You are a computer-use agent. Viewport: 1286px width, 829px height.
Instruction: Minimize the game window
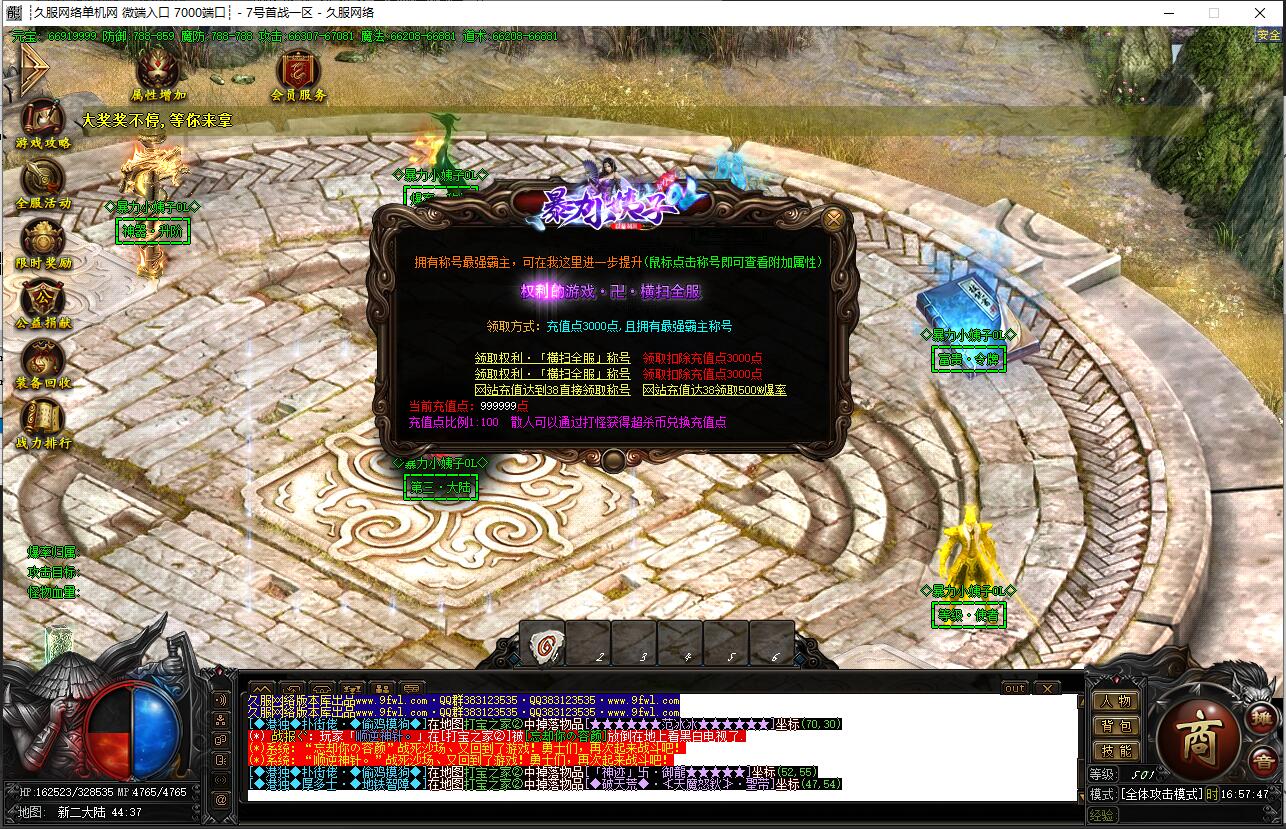pyautogui.click(x=1167, y=13)
